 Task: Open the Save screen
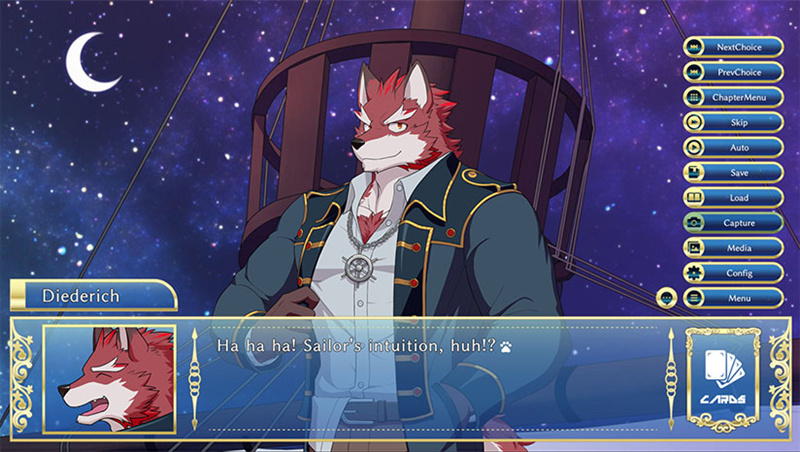coord(733,172)
